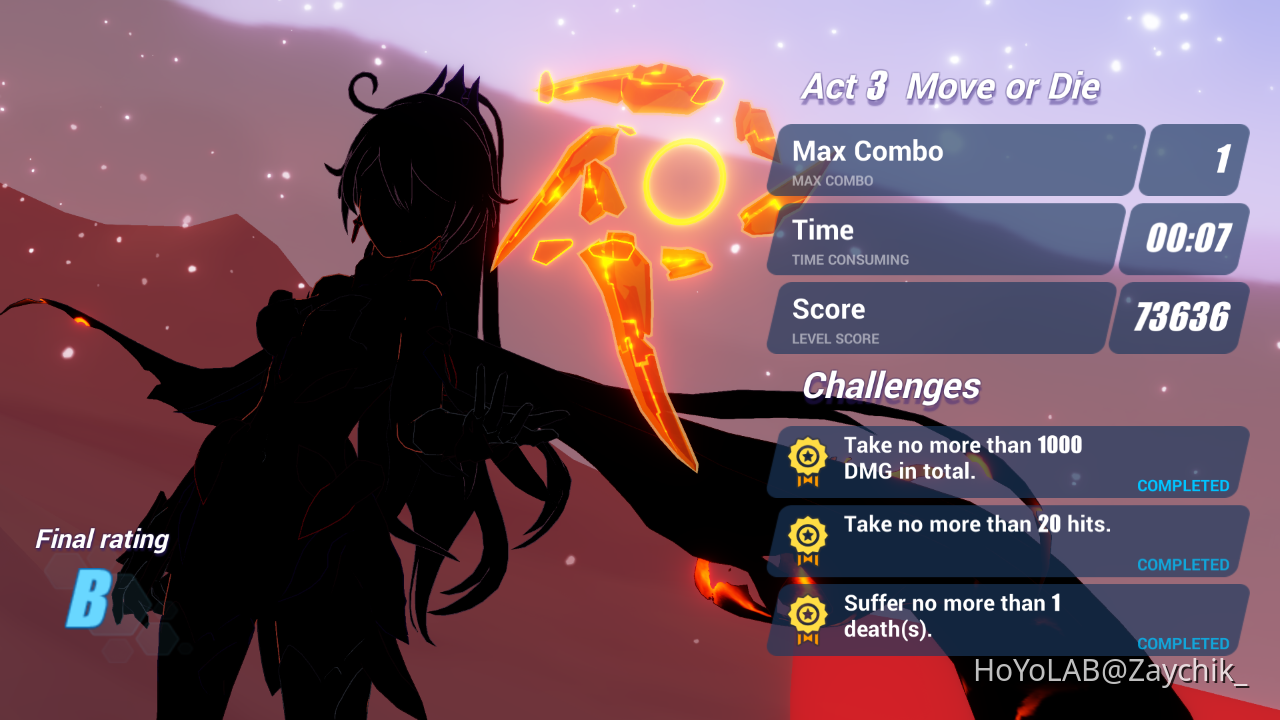1280x720 pixels.
Task: Select the medal icon beside the hits challenge
Action: coord(807,540)
